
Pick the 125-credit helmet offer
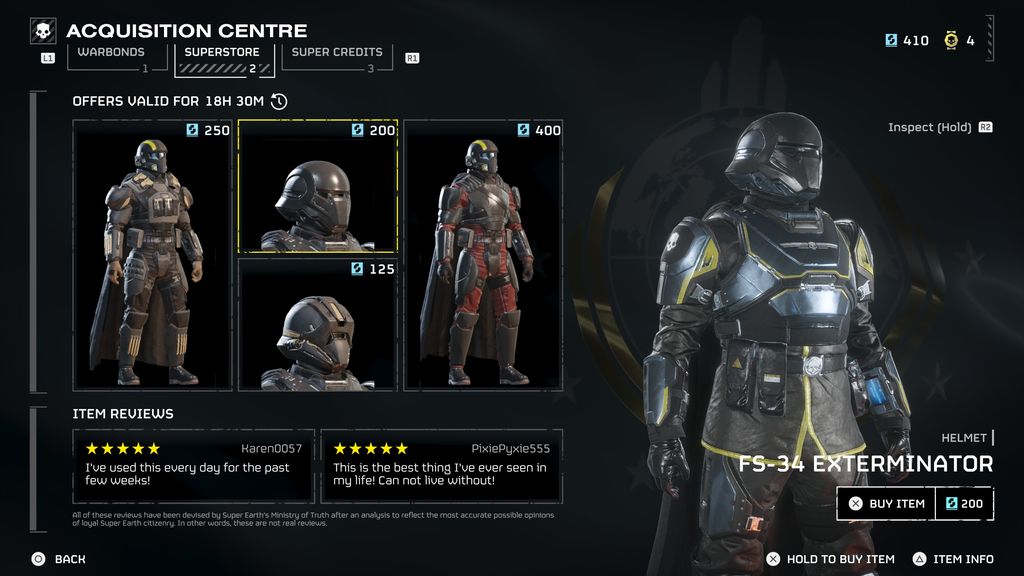[x=318, y=324]
